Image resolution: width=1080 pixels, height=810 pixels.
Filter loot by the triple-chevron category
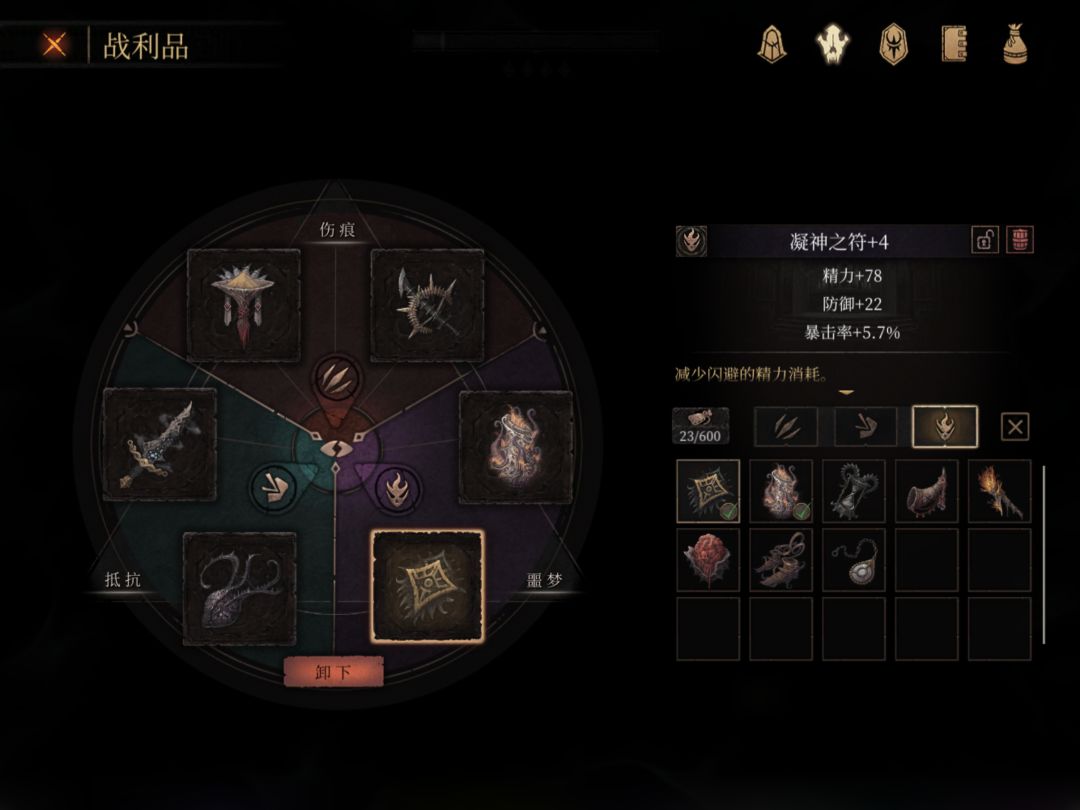coord(865,427)
